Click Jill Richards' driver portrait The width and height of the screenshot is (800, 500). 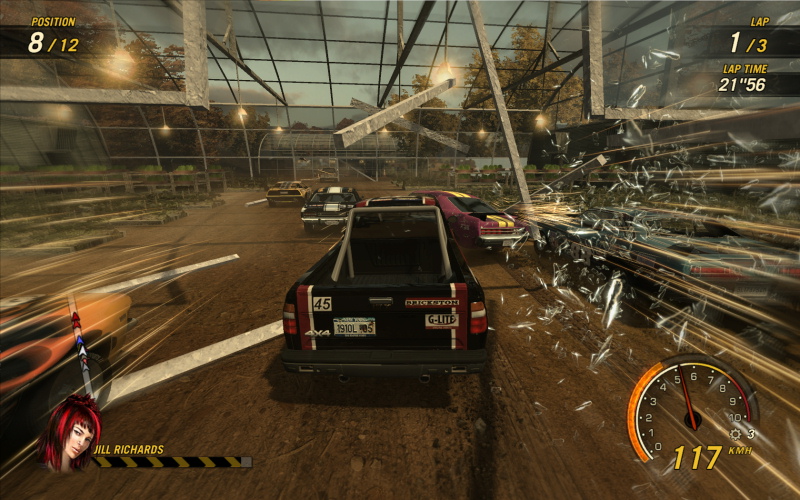69,432
